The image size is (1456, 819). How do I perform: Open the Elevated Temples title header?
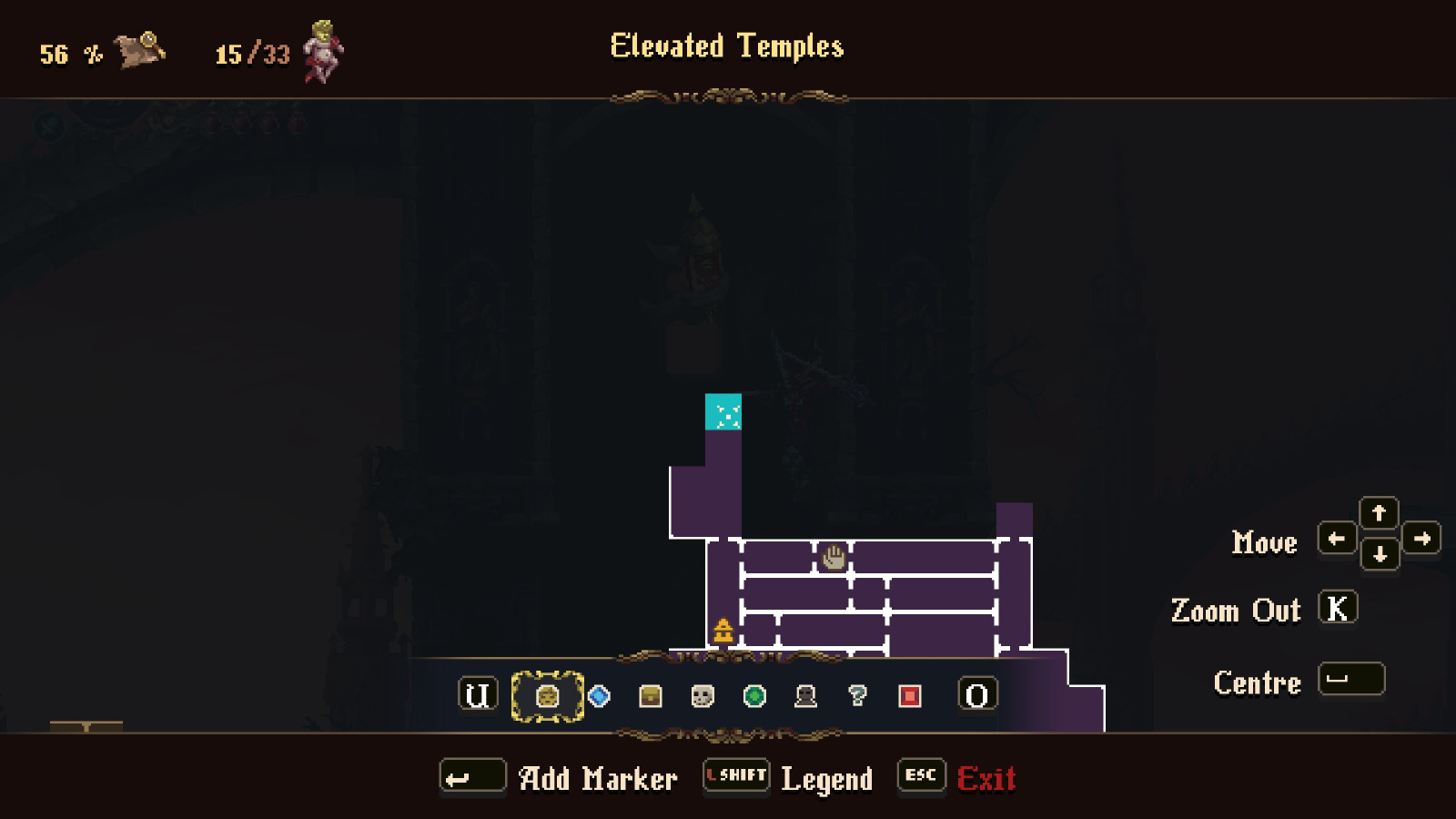coord(726,47)
